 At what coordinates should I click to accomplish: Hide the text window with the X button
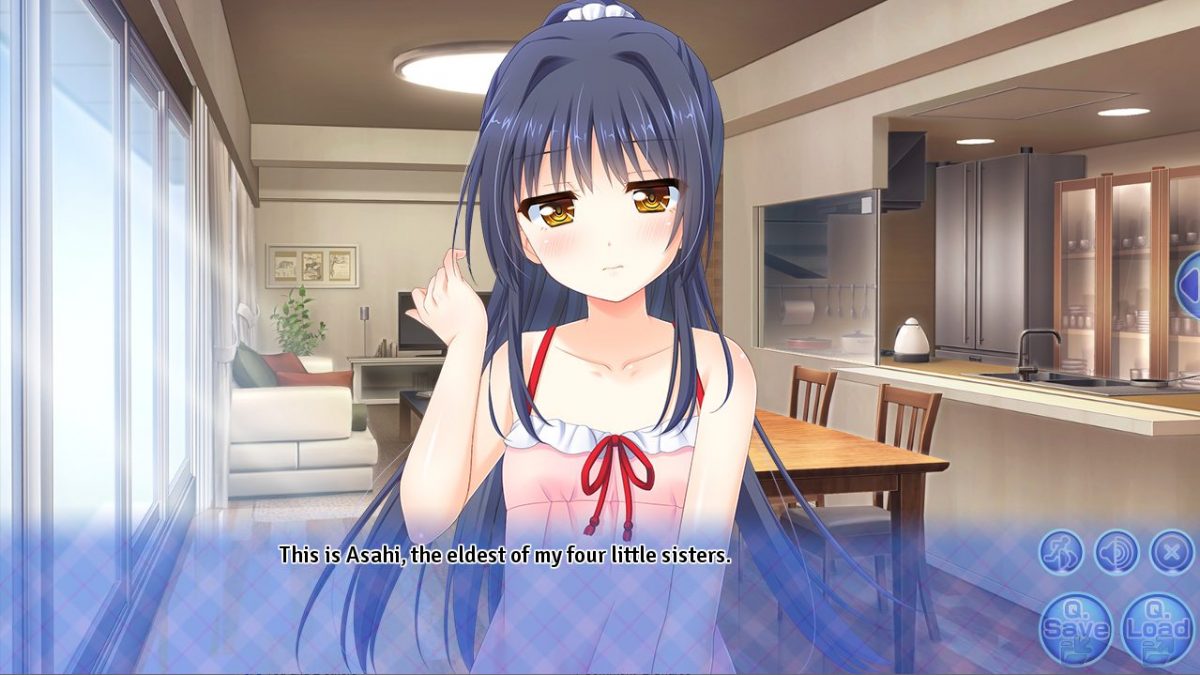(x=1170, y=551)
